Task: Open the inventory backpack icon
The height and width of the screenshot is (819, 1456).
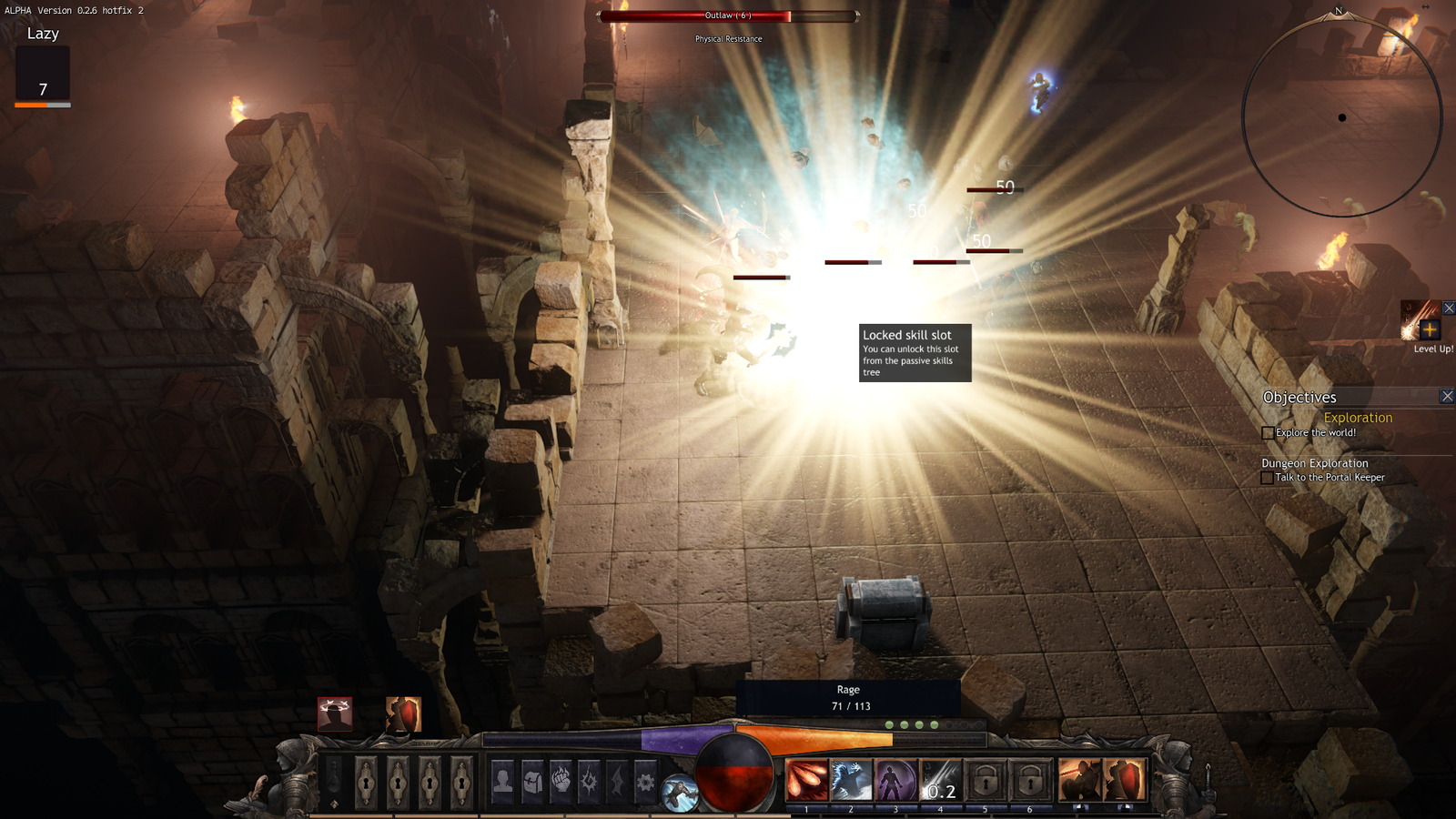Action: 532,780
